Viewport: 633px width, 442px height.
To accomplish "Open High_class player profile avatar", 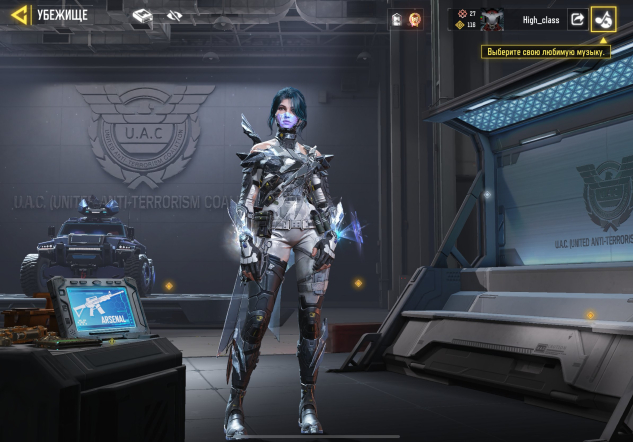I will [x=492, y=19].
